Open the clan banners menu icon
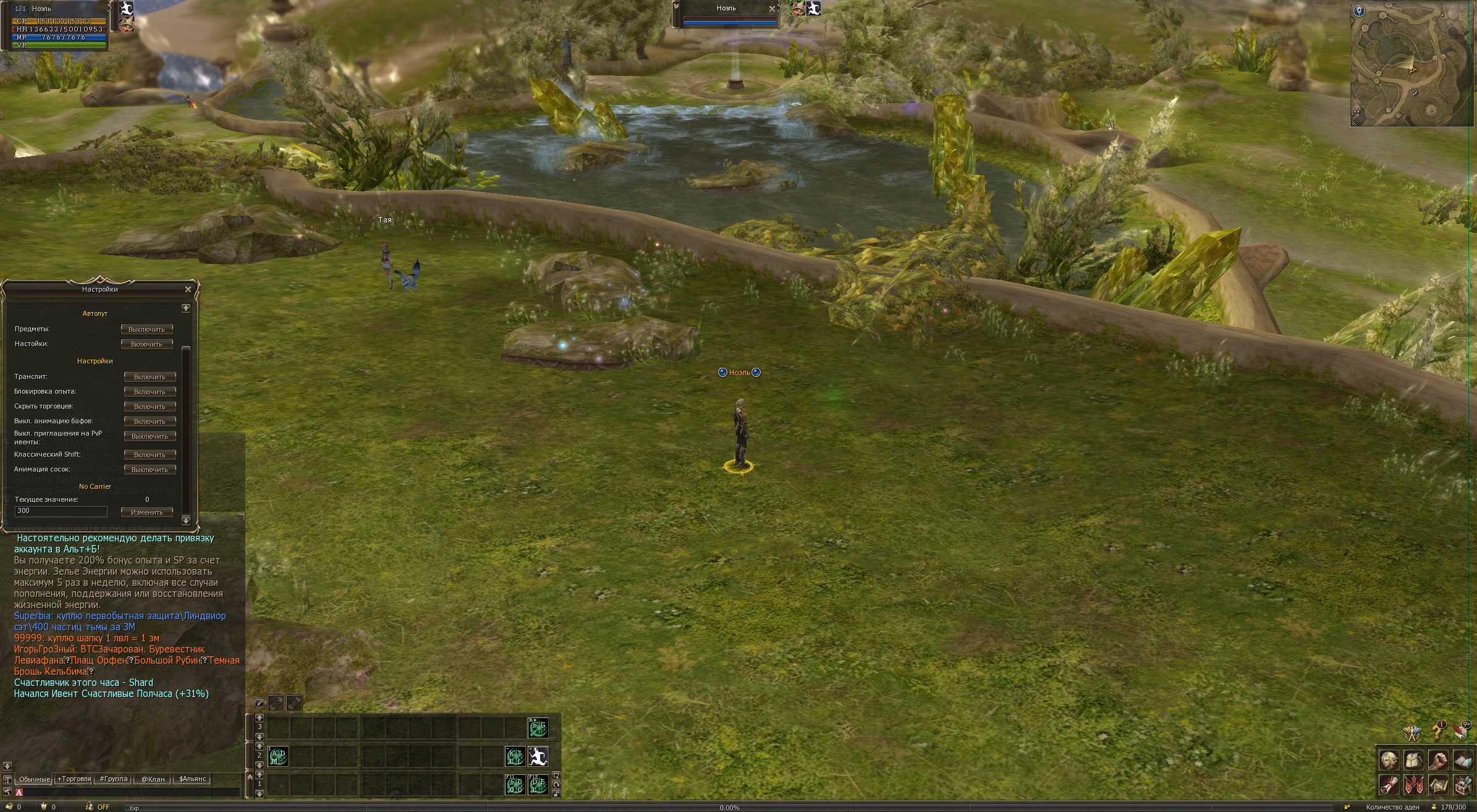 (x=1413, y=785)
